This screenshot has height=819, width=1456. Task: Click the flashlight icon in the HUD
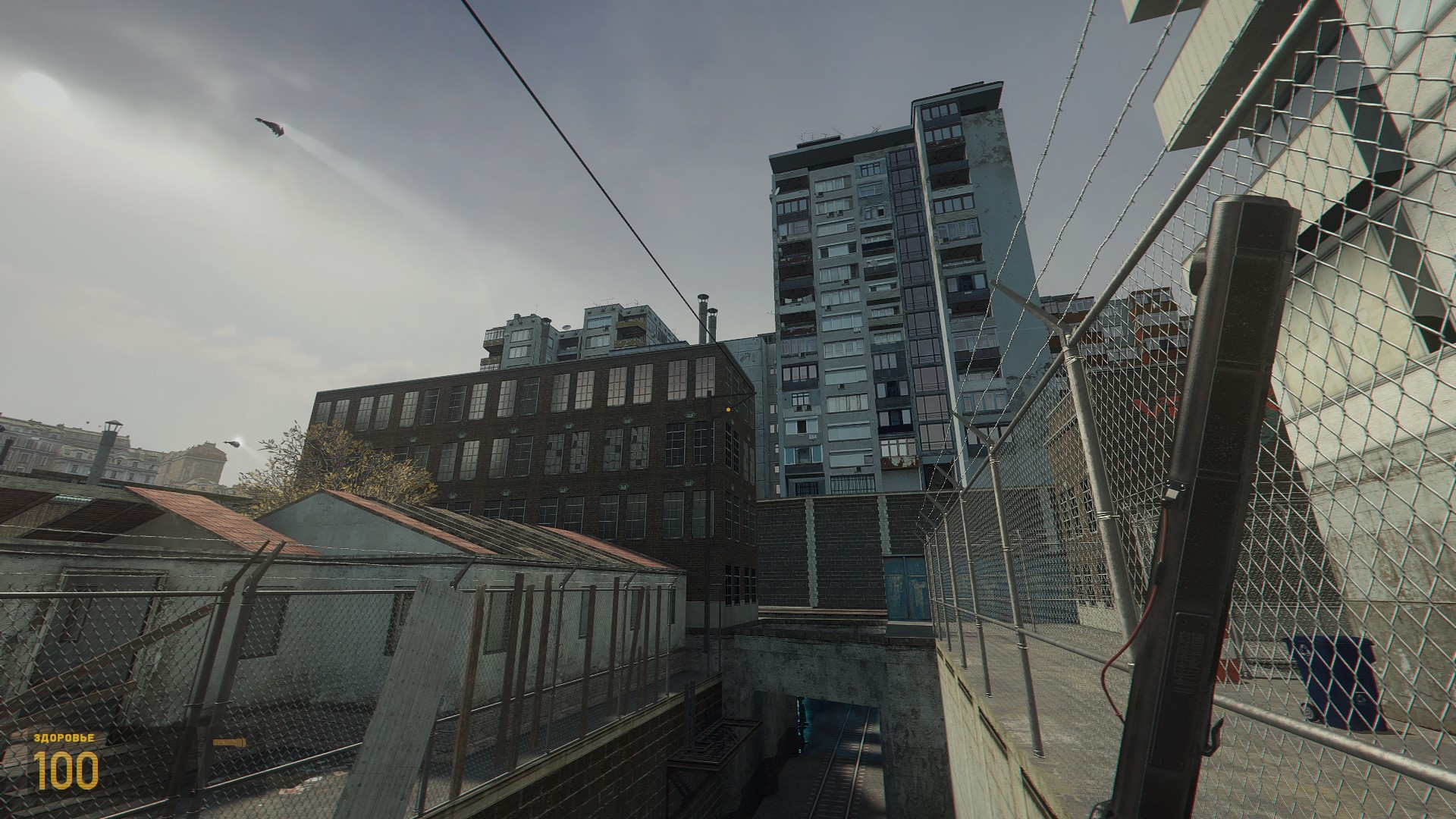(229, 741)
